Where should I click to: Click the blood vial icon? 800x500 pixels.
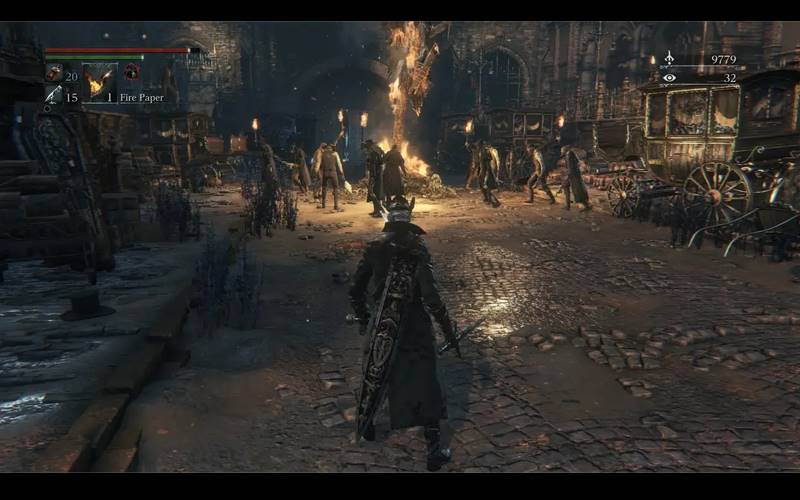pos(53,73)
